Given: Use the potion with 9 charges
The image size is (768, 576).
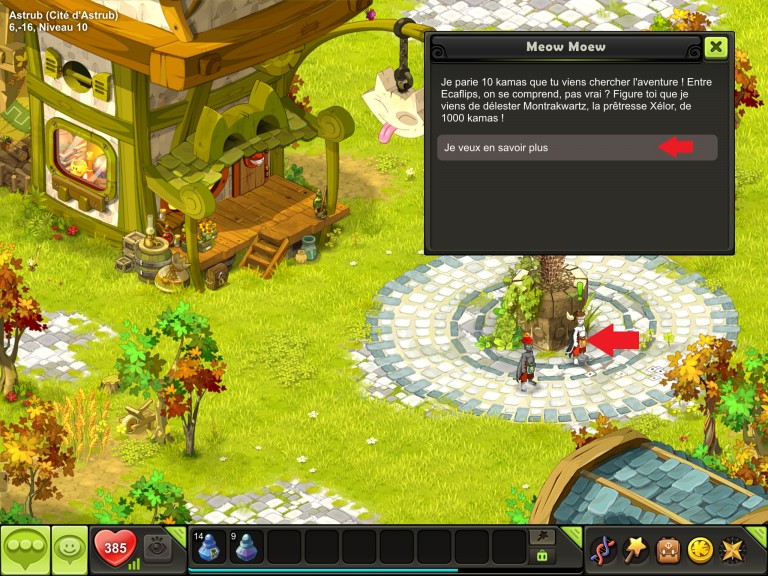Looking at the screenshot, I should click(x=247, y=548).
